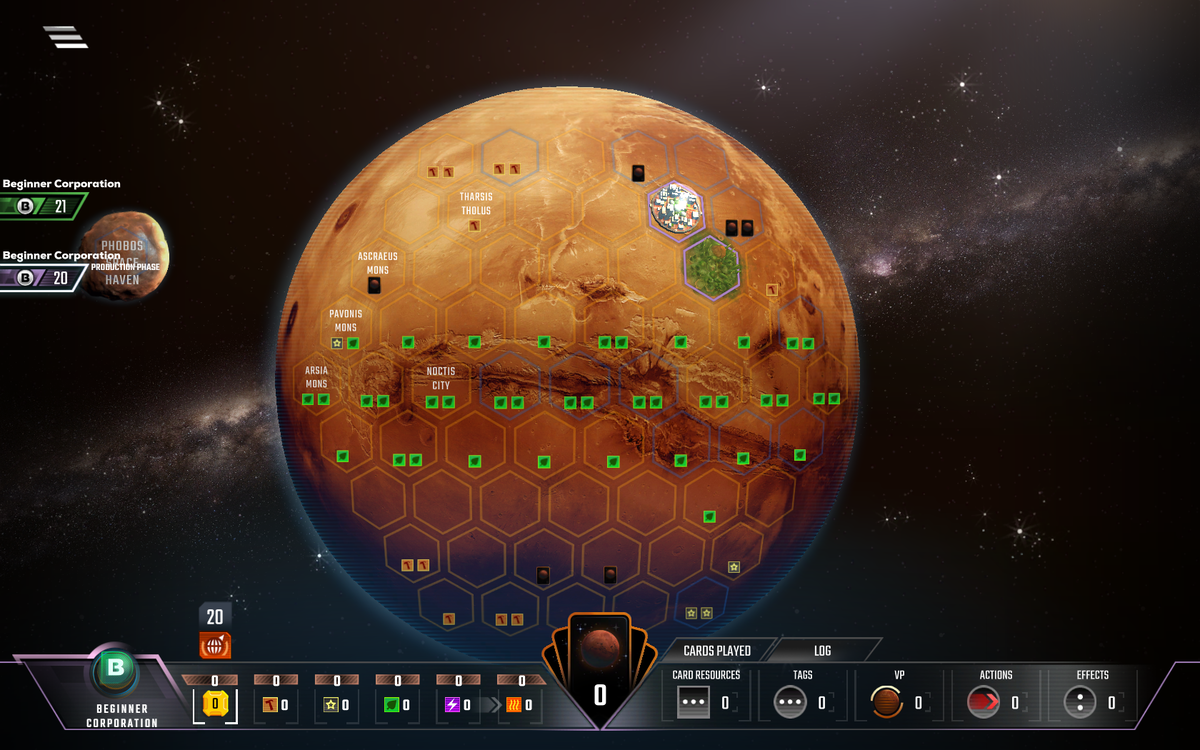View the Tags summary
Screen dimensions: 1200x750
790,702
